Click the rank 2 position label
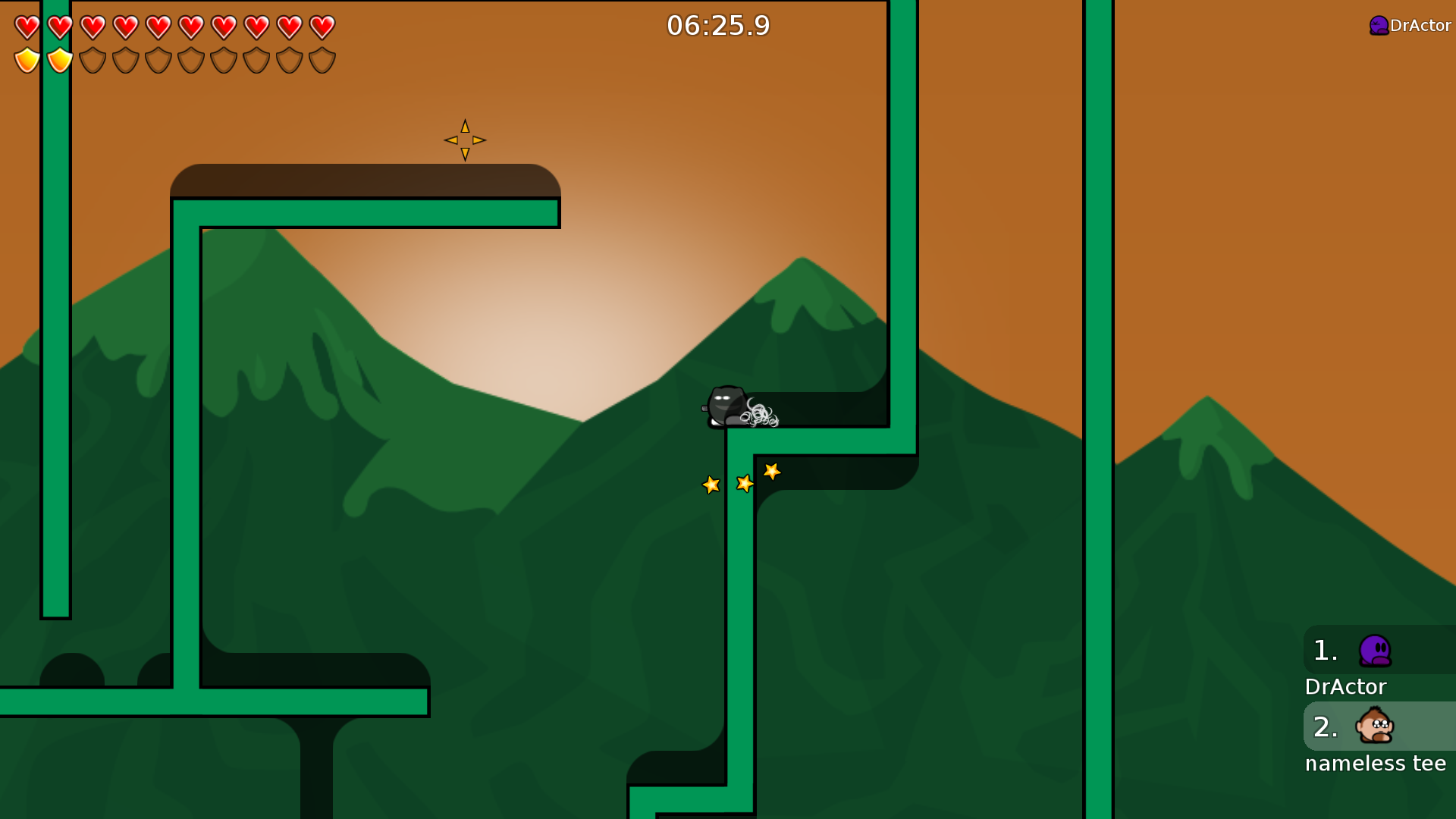 coord(1326,726)
